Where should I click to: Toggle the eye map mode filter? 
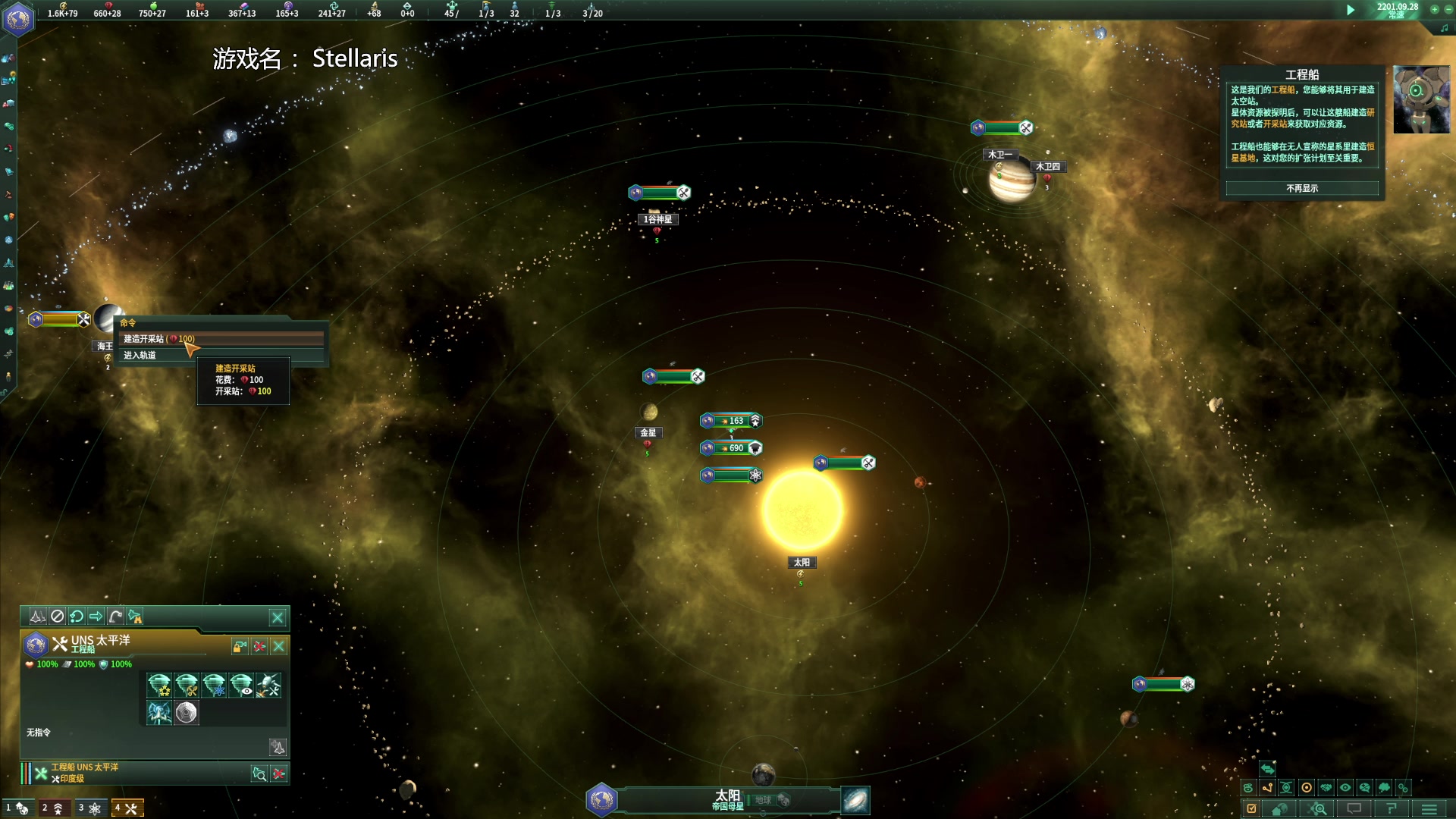(x=1345, y=788)
